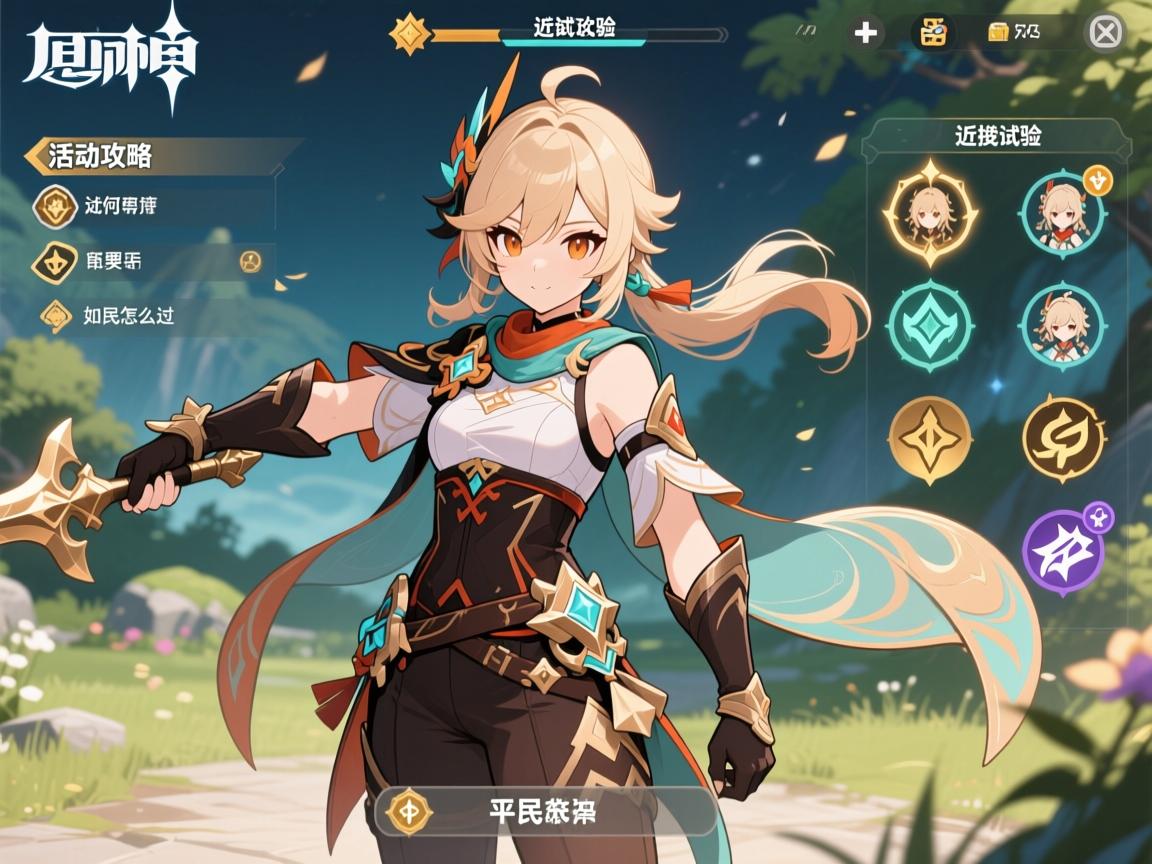This screenshot has height=864, width=1152.
Task: Select the treasure chest currency icon
Action: click(997, 32)
